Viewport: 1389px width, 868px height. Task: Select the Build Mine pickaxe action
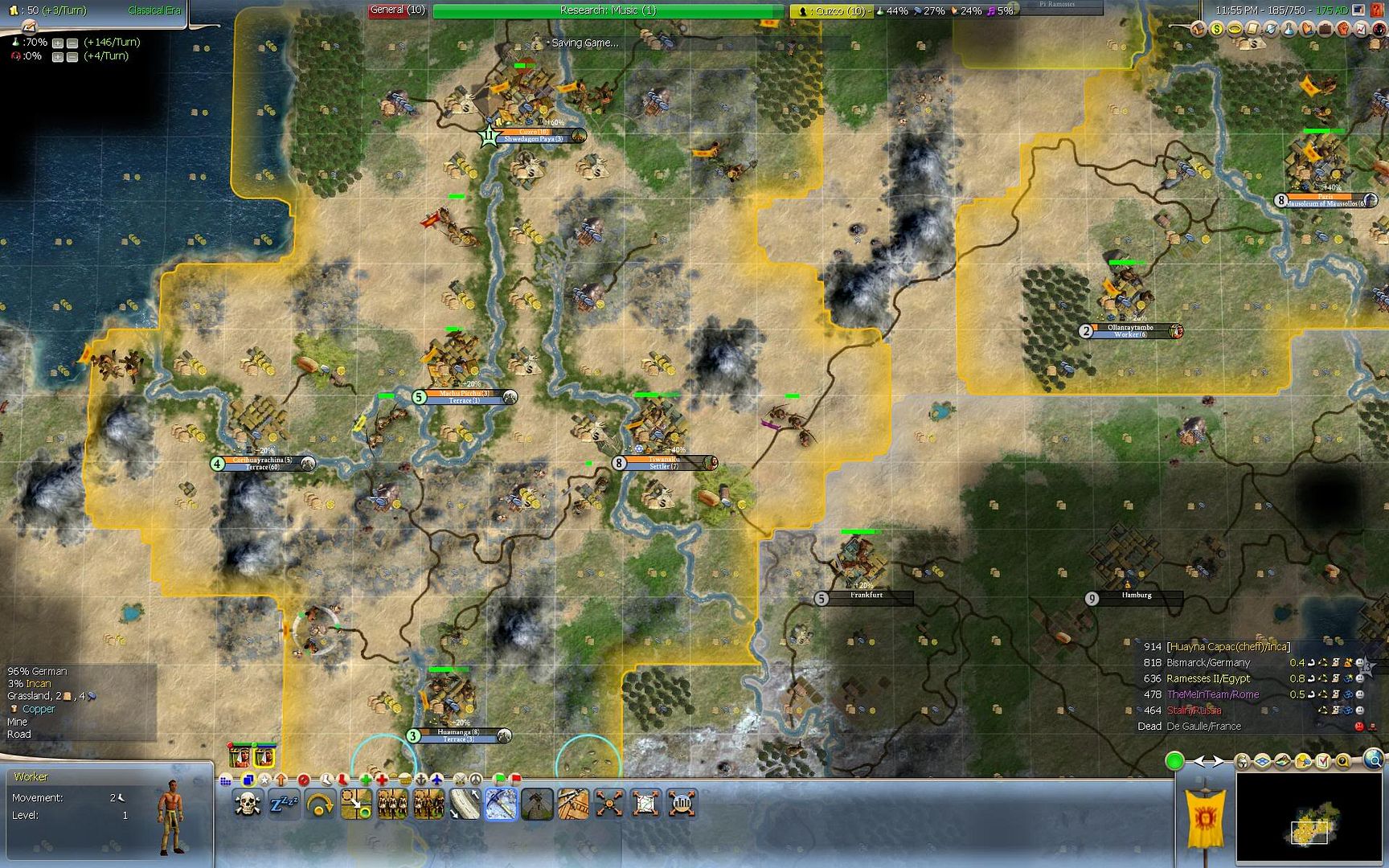[502, 804]
